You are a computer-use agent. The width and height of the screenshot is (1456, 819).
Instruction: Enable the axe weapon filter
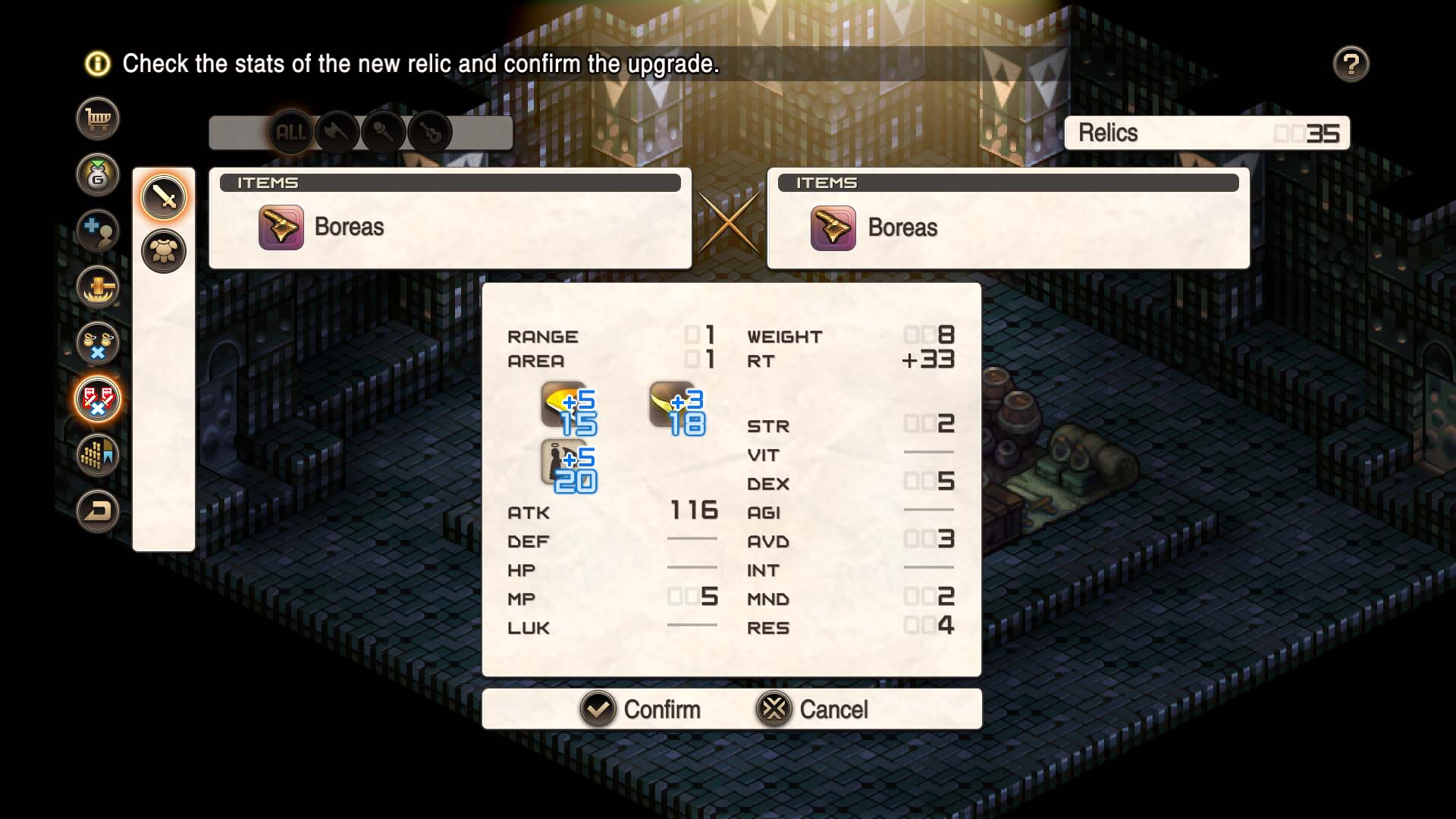[337, 131]
